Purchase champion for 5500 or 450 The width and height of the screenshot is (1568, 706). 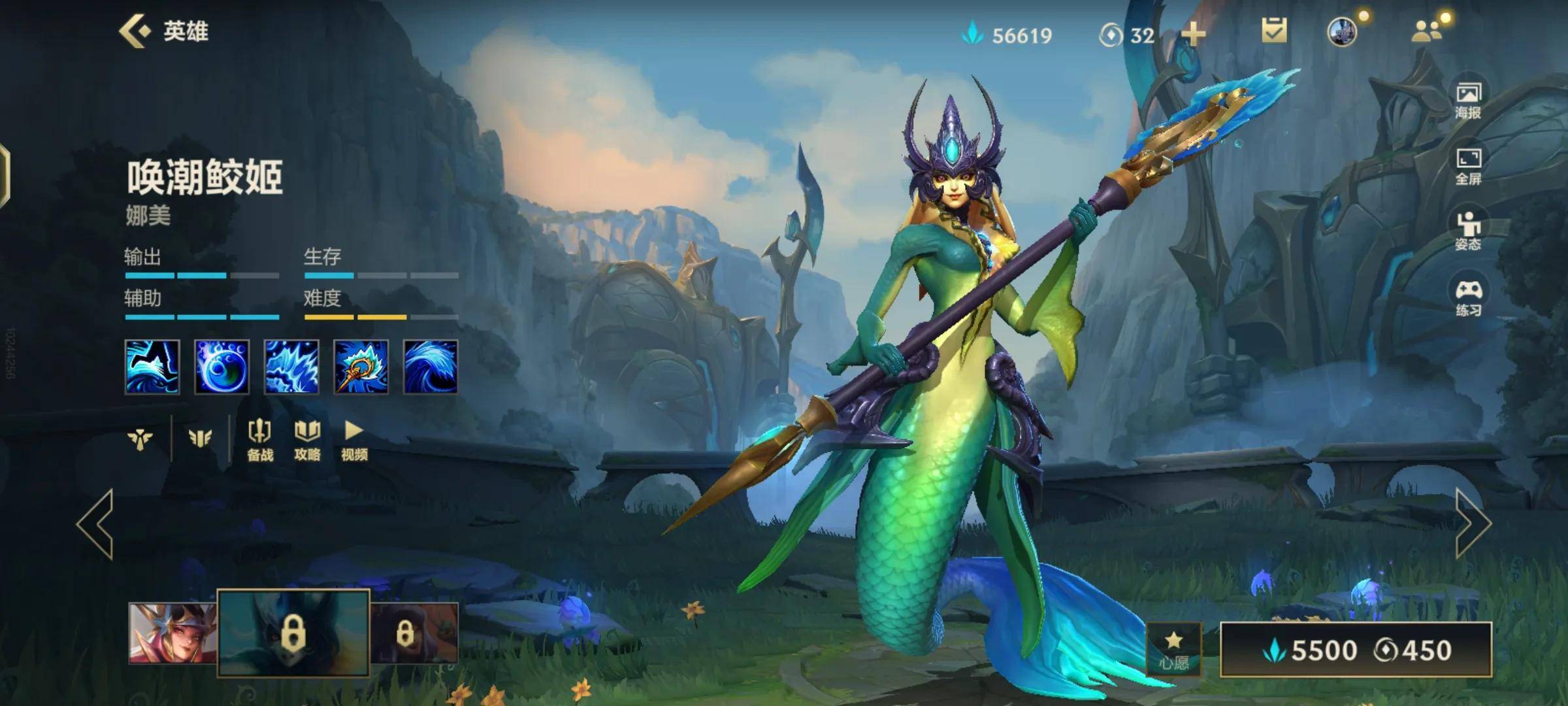point(1356,650)
